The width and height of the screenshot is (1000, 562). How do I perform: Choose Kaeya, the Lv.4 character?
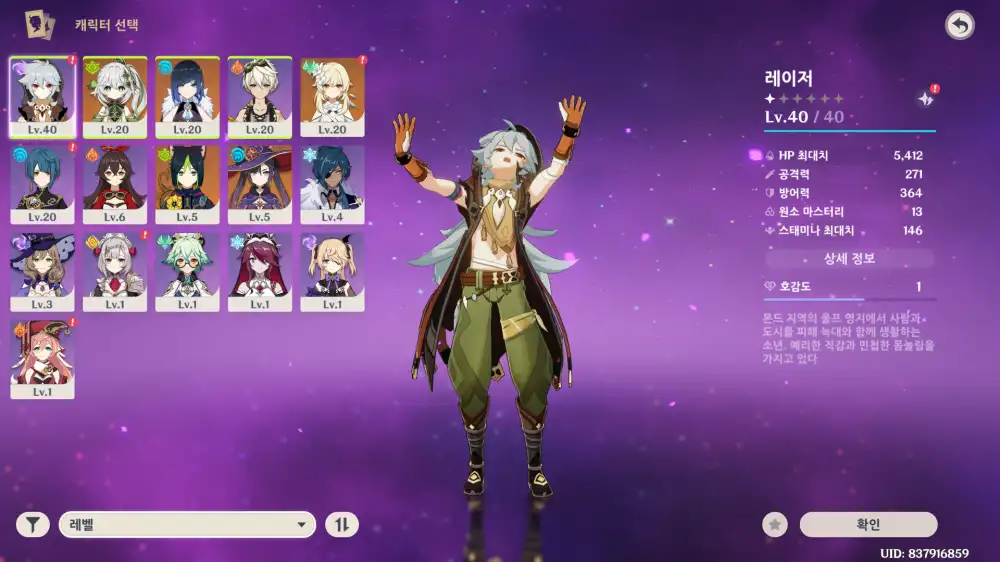333,185
